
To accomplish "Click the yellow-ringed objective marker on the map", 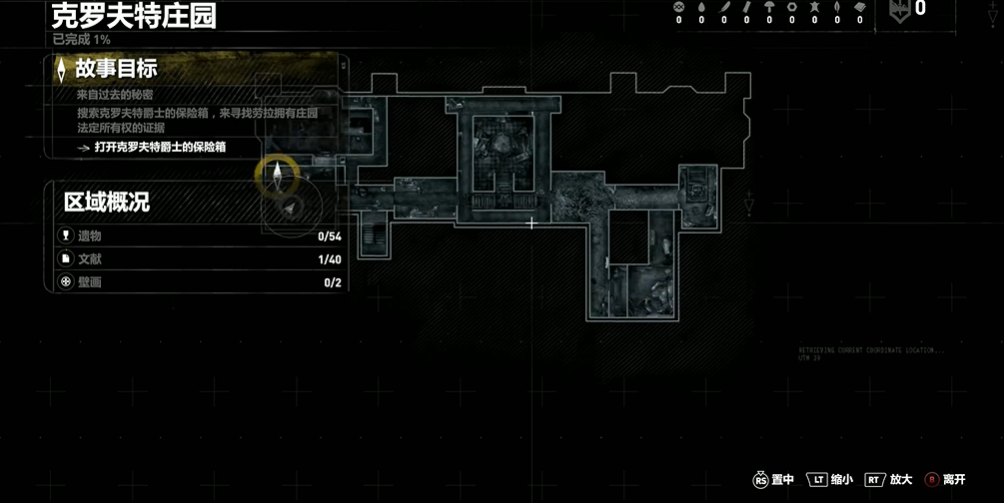I will pos(277,175).
